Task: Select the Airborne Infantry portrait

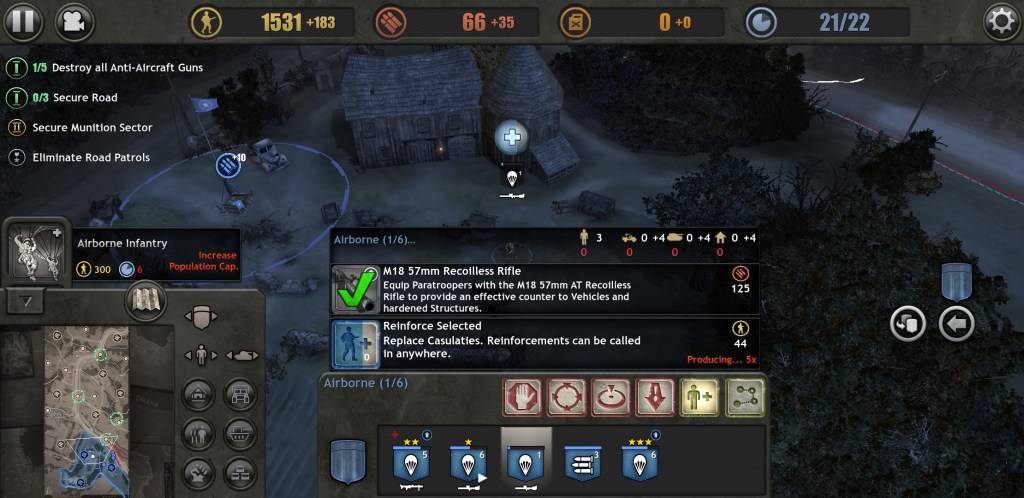Action: pyautogui.click(x=36, y=255)
